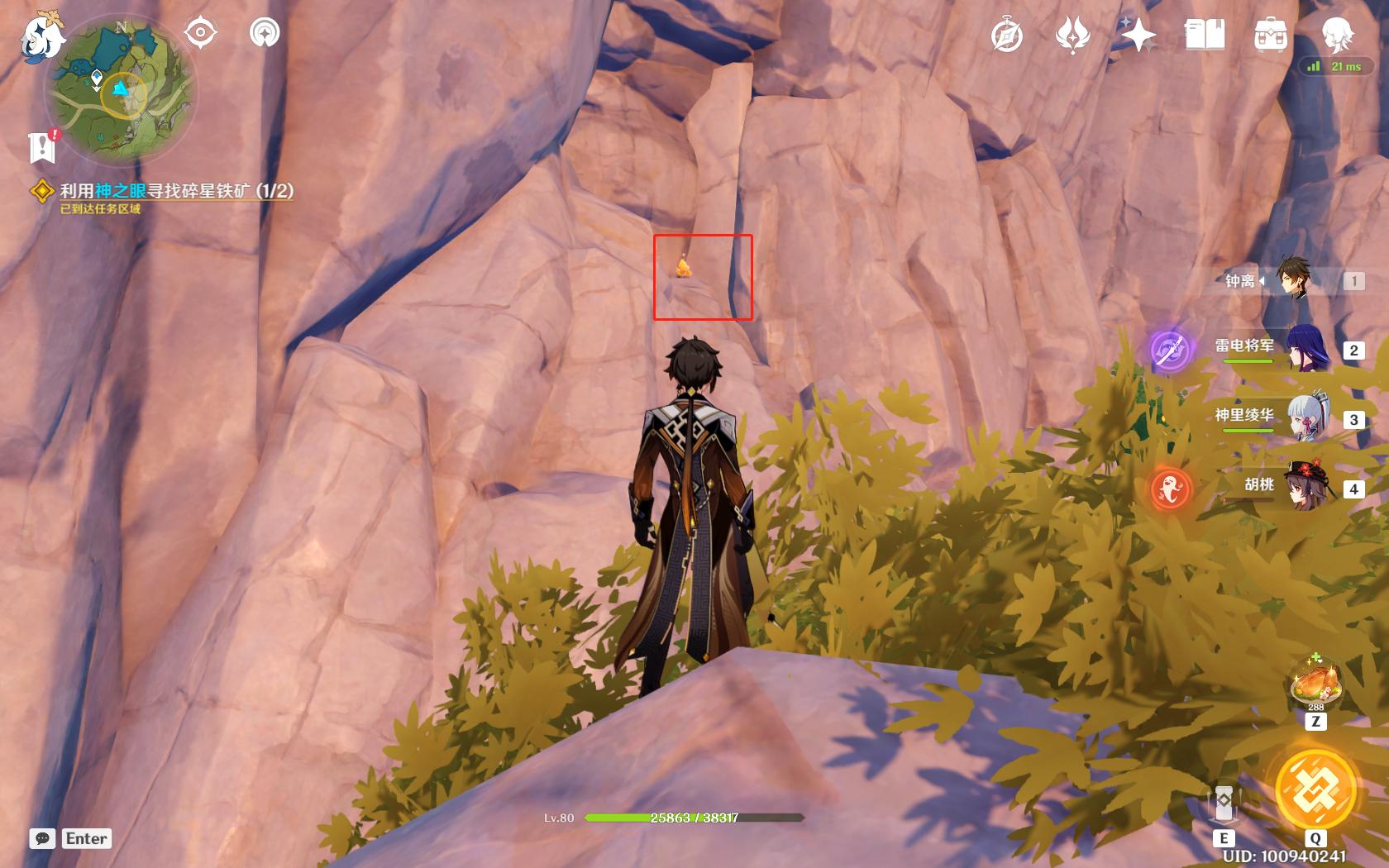Open the character profile icon
Viewport: 1389px width, 868px height.
[1337, 36]
